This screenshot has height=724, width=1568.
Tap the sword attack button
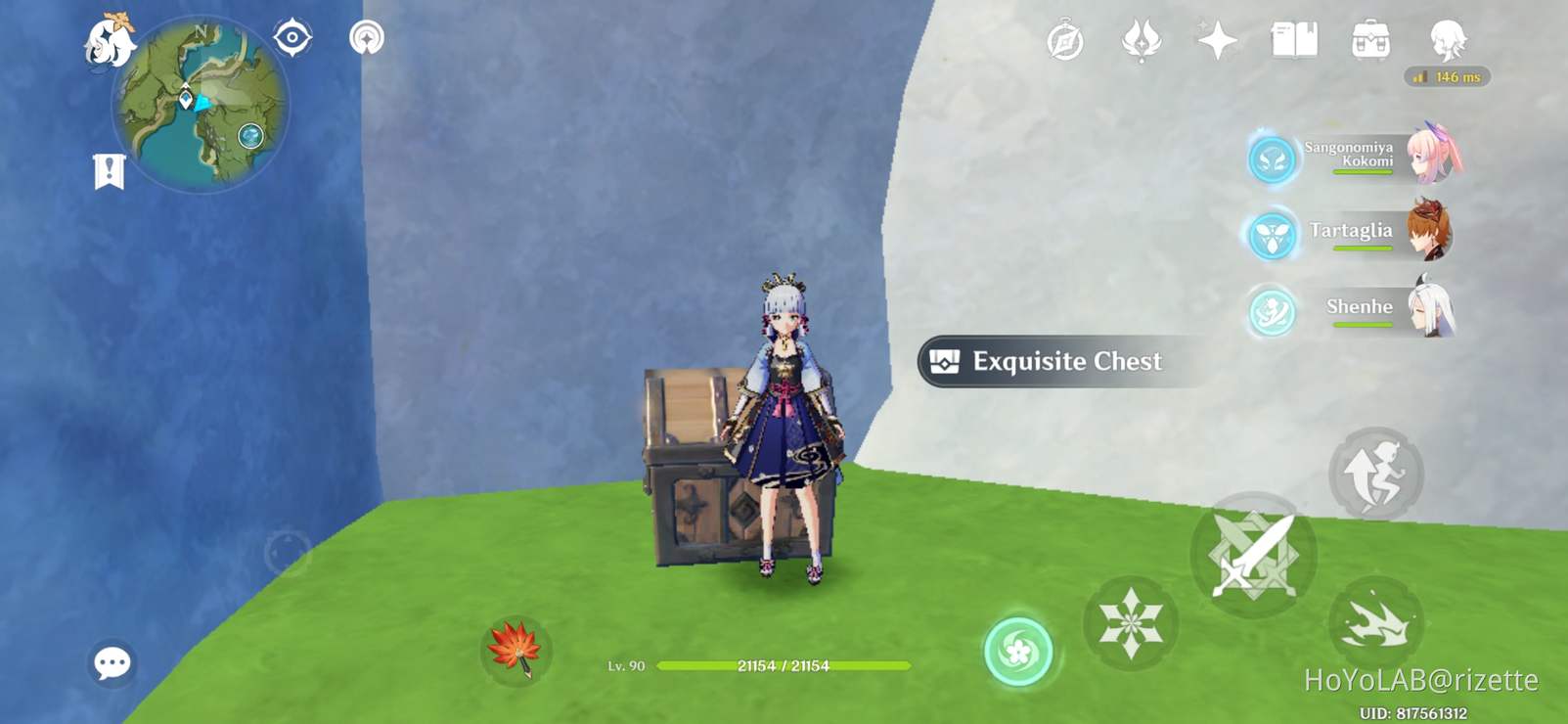[x=1253, y=553]
